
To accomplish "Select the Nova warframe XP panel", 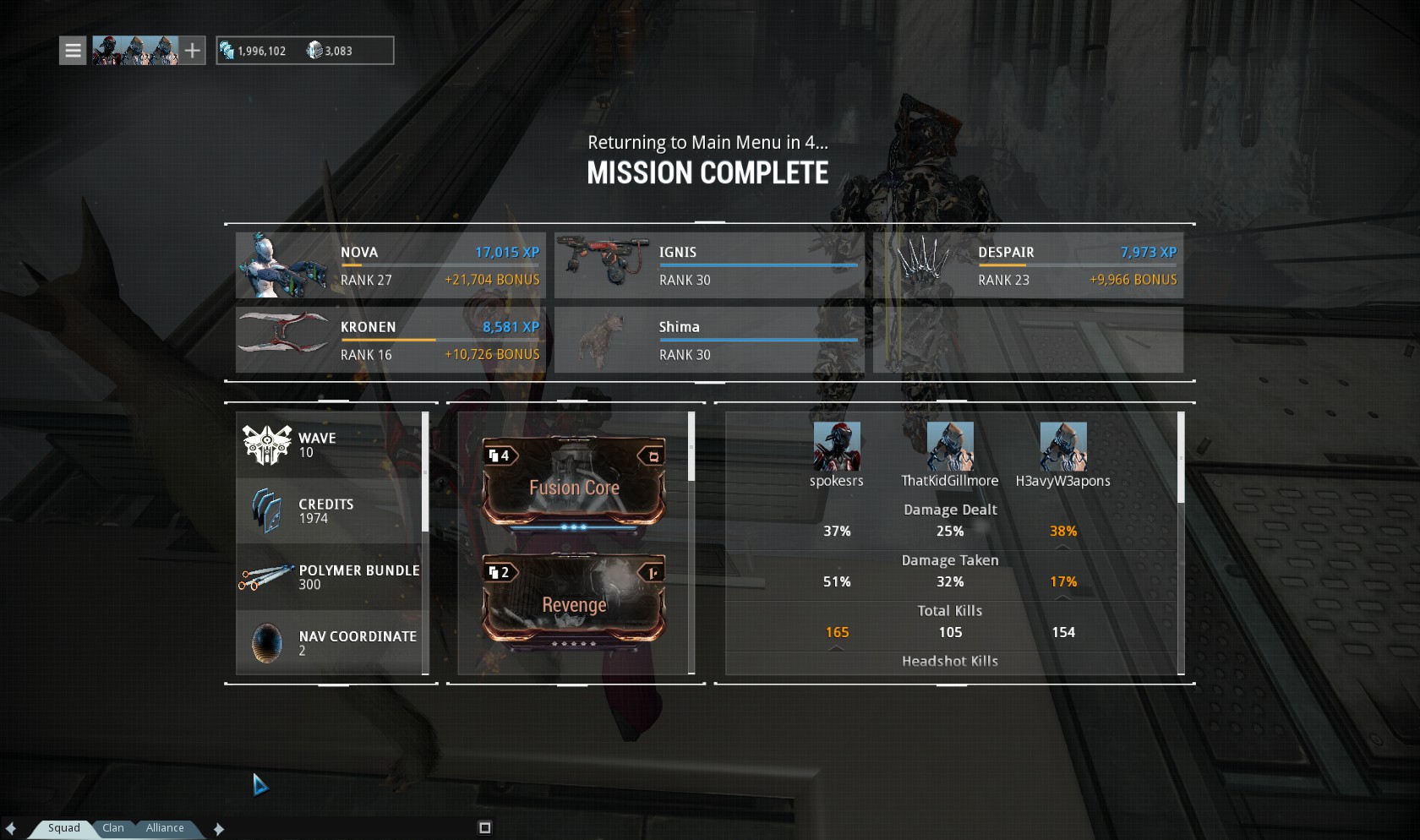I will coord(390,265).
